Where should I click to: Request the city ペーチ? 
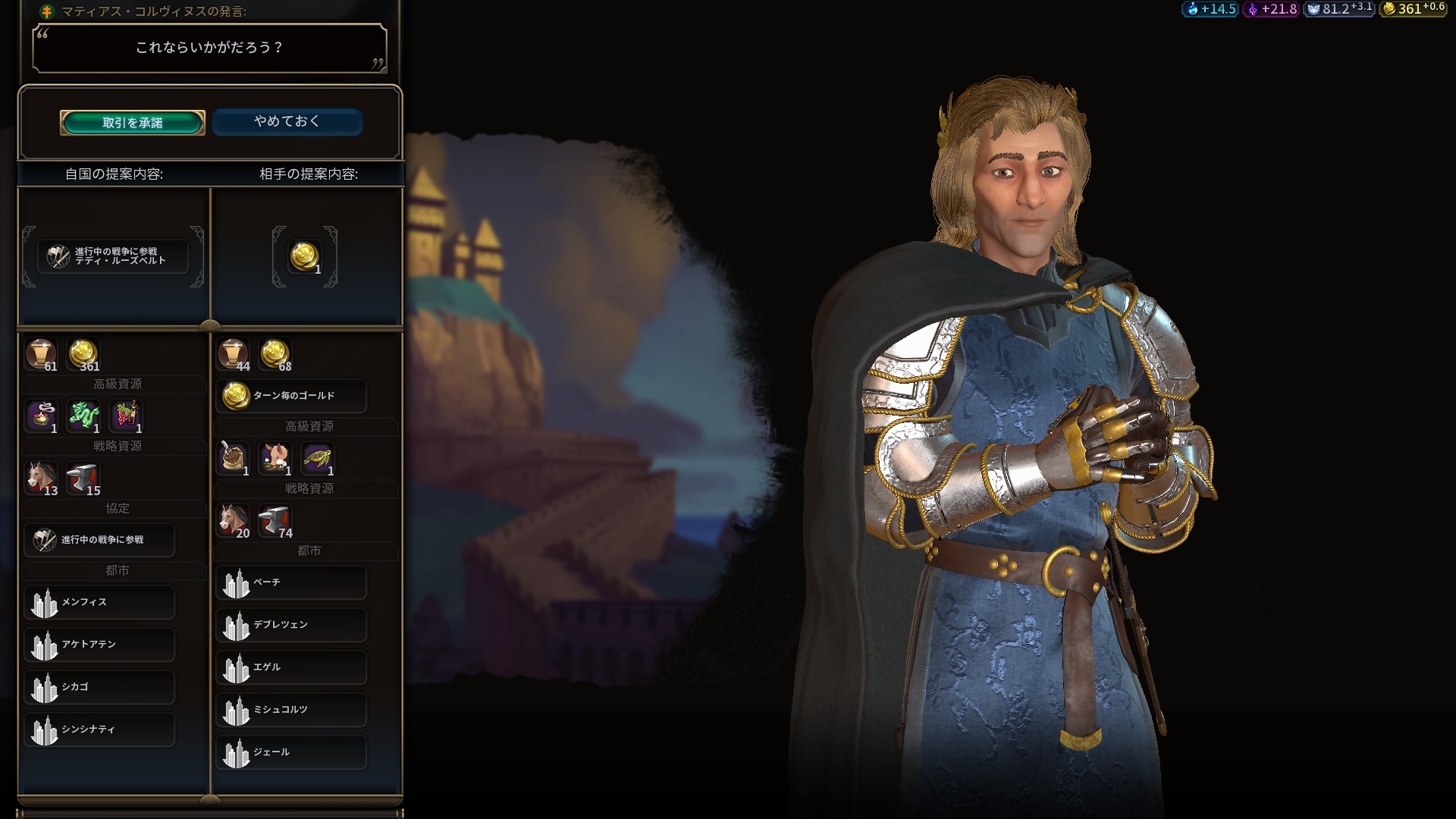click(x=291, y=582)
